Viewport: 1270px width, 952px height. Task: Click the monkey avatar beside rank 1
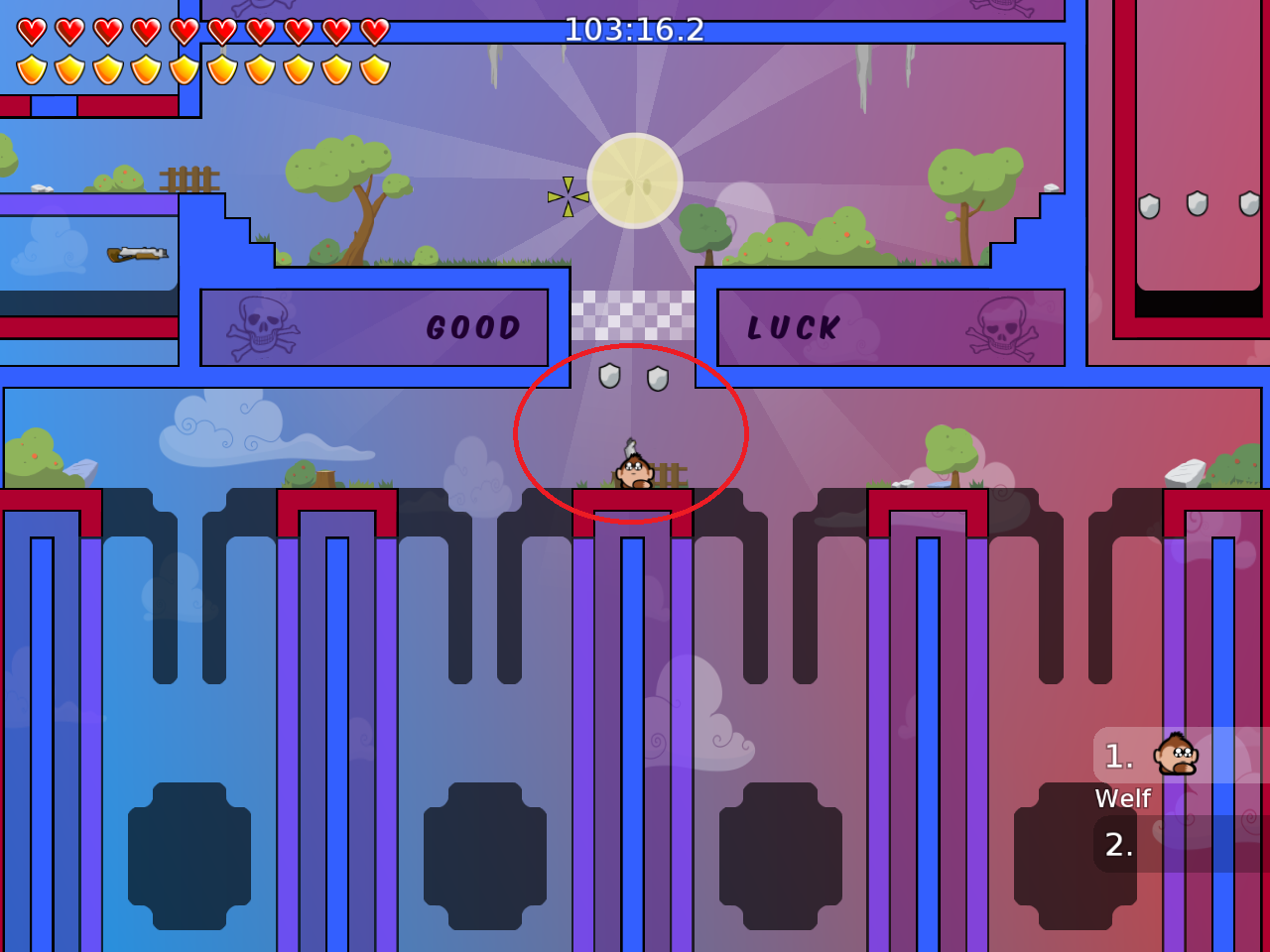1175,756
